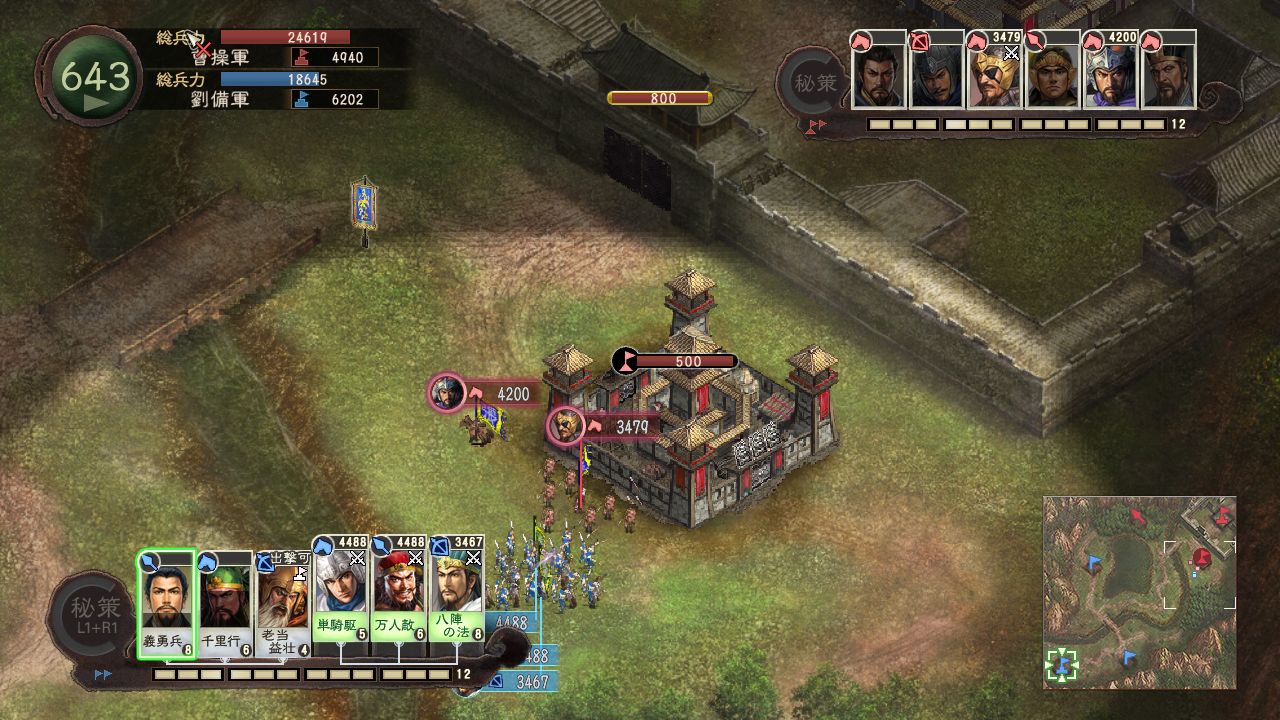Click the round 643 turn timer

[95, 79]
